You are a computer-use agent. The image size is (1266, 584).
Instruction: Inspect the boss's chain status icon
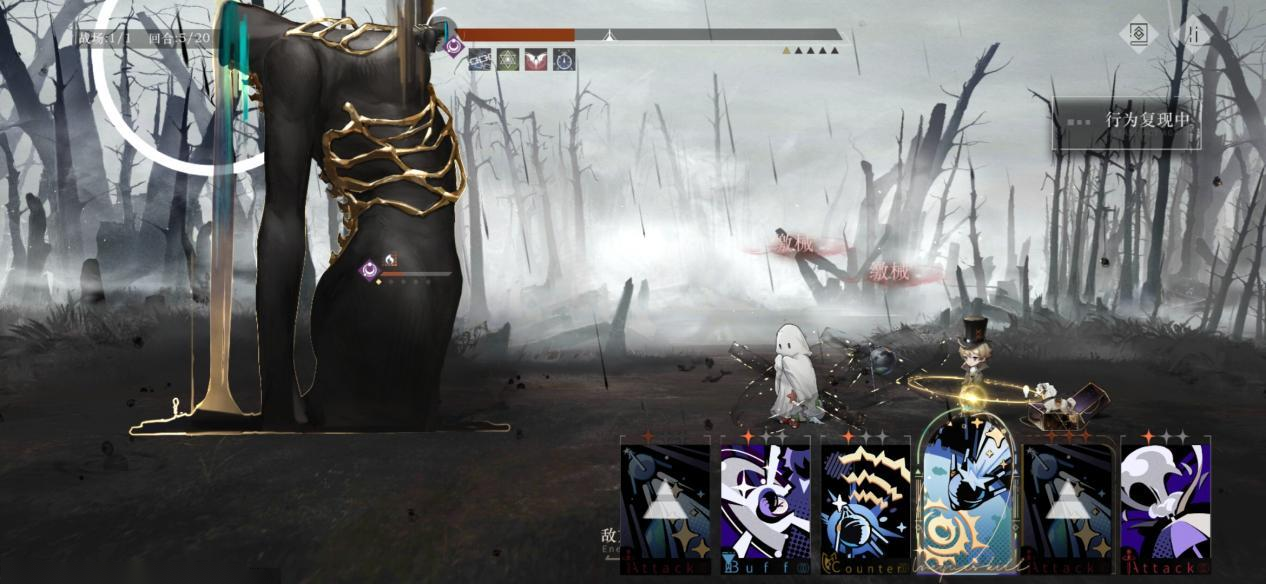[x=480, y=60]
